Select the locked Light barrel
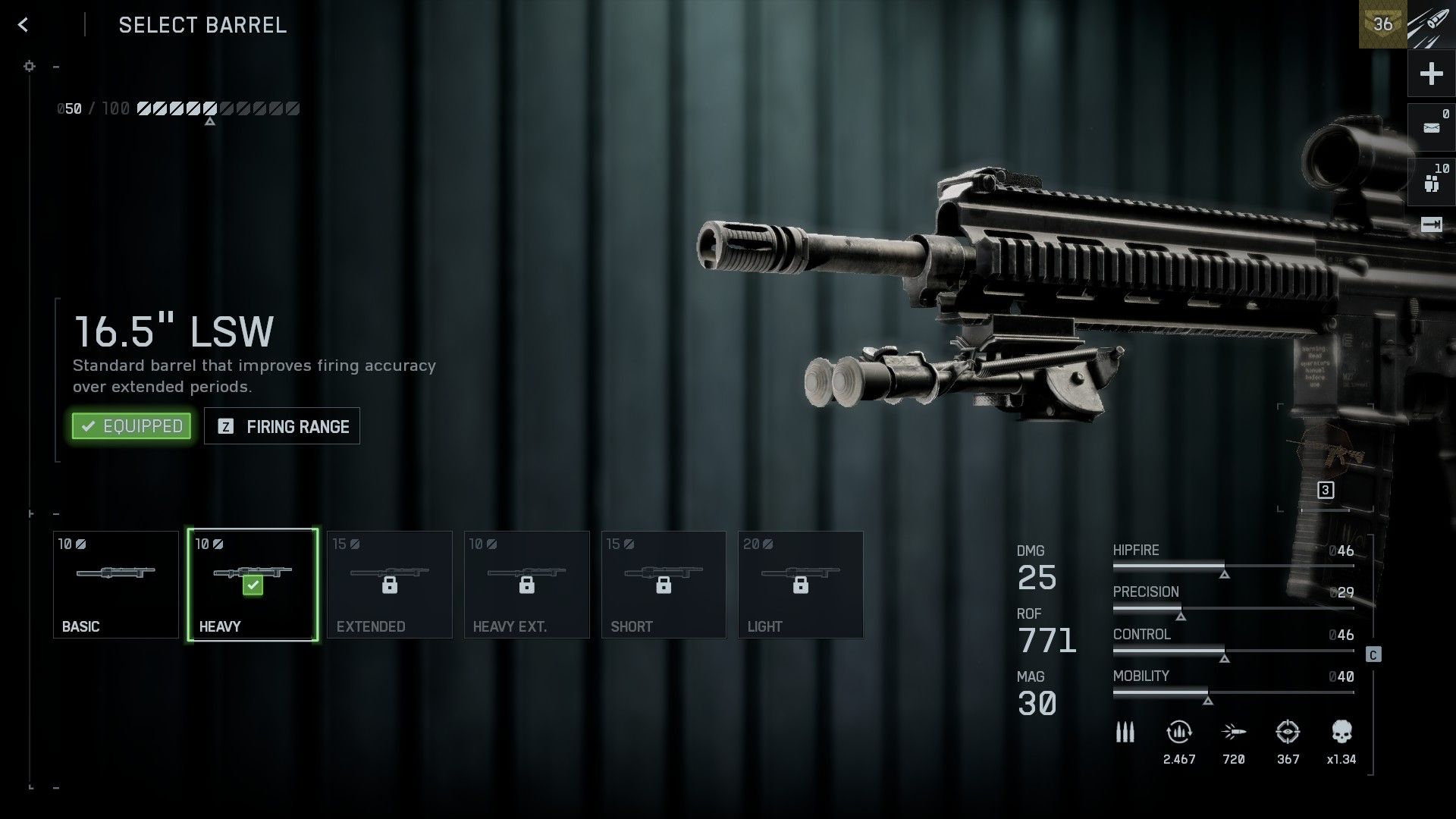 click(801, 585)
